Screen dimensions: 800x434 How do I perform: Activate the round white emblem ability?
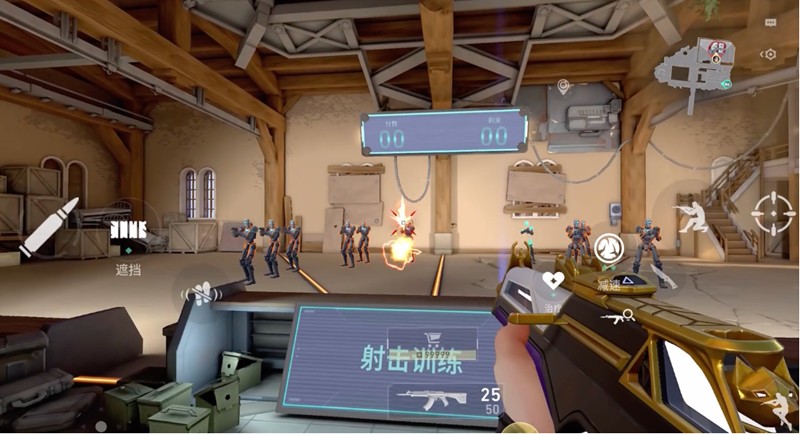608,247
